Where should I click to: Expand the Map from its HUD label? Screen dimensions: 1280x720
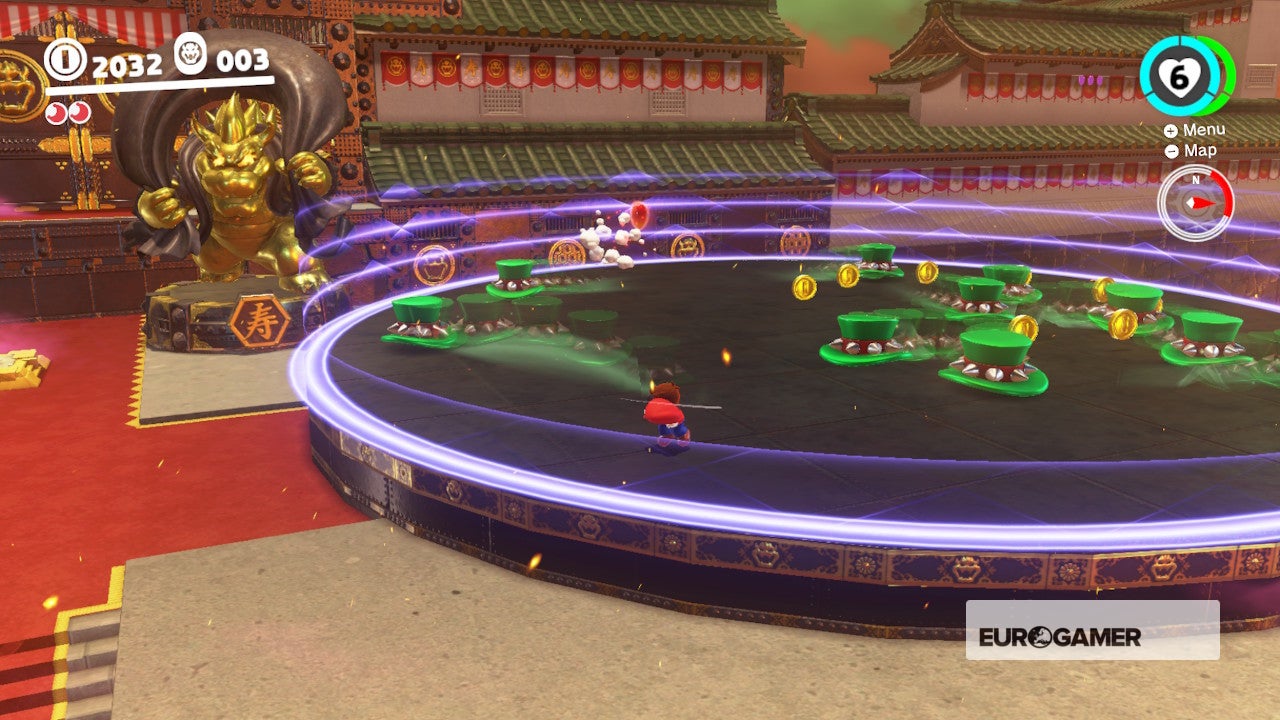1199,150
